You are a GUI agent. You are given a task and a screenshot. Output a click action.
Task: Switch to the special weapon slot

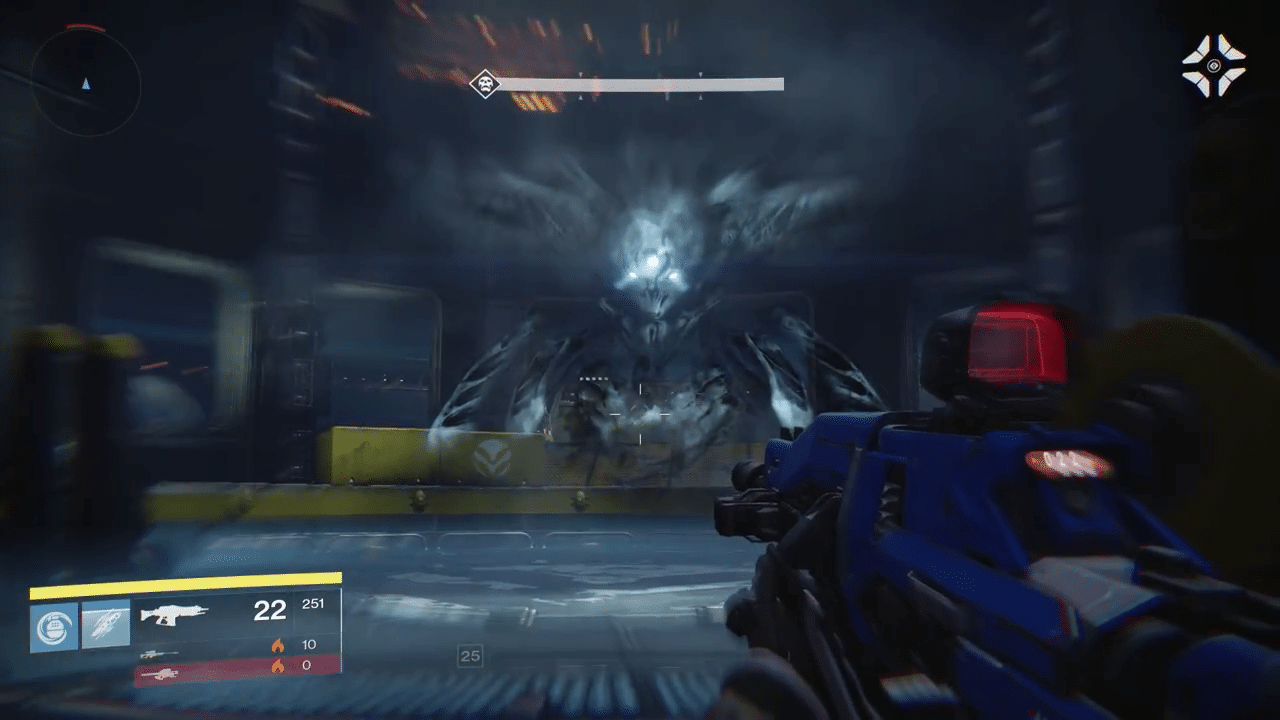[x=160, y=653]
